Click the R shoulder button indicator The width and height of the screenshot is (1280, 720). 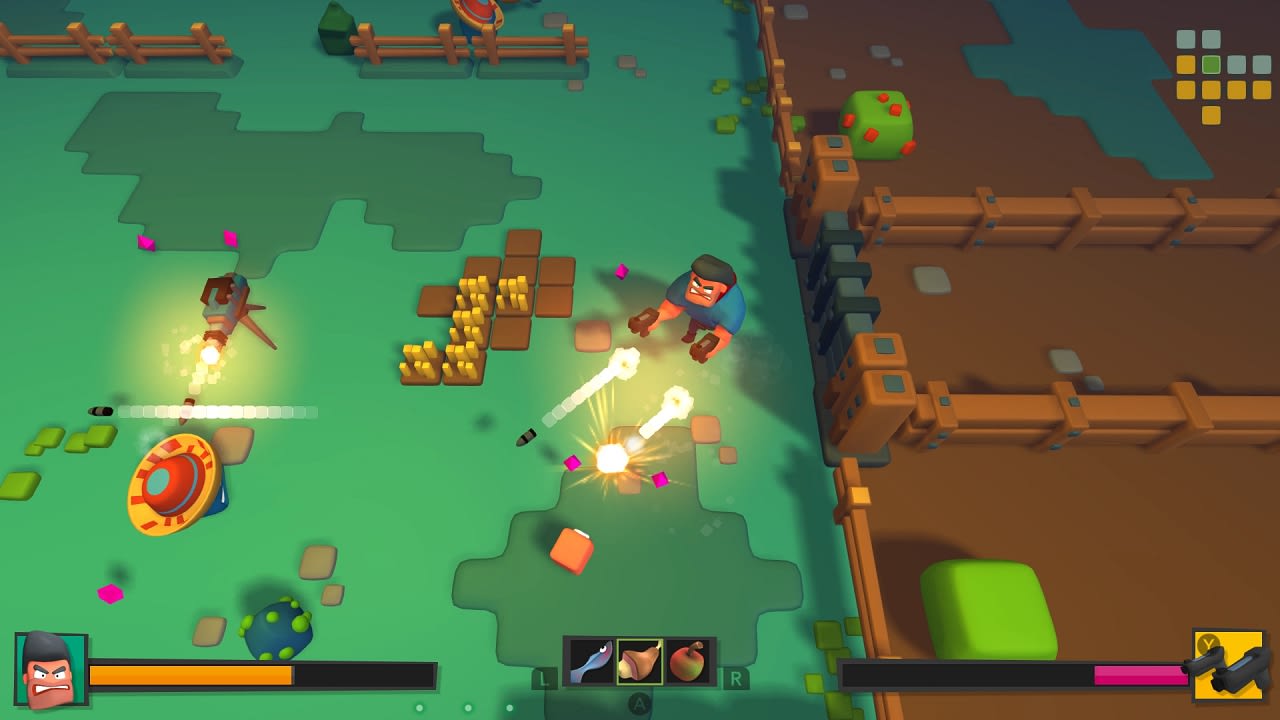(736, 678)
